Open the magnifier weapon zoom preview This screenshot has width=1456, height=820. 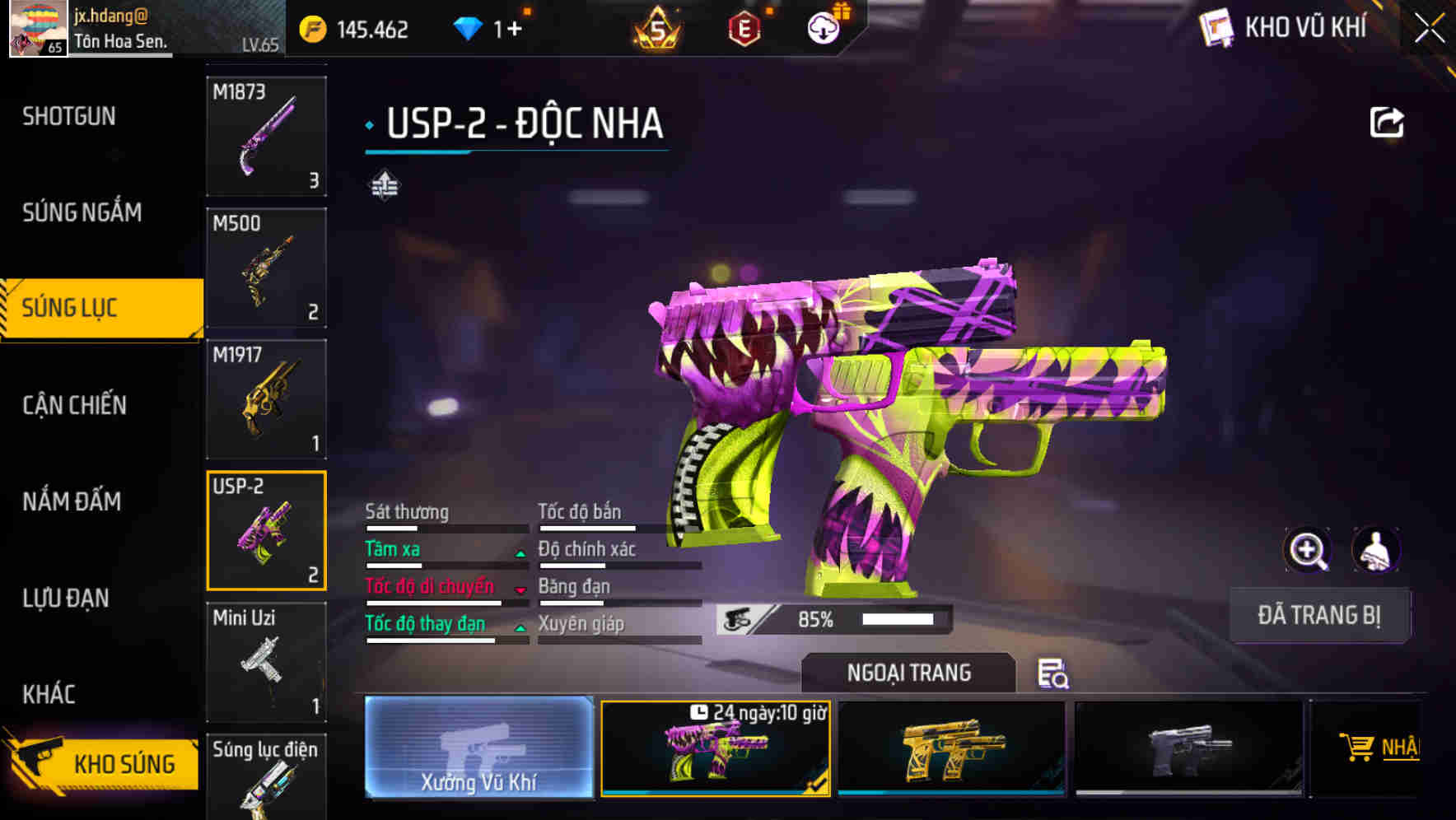(1309, 550)
